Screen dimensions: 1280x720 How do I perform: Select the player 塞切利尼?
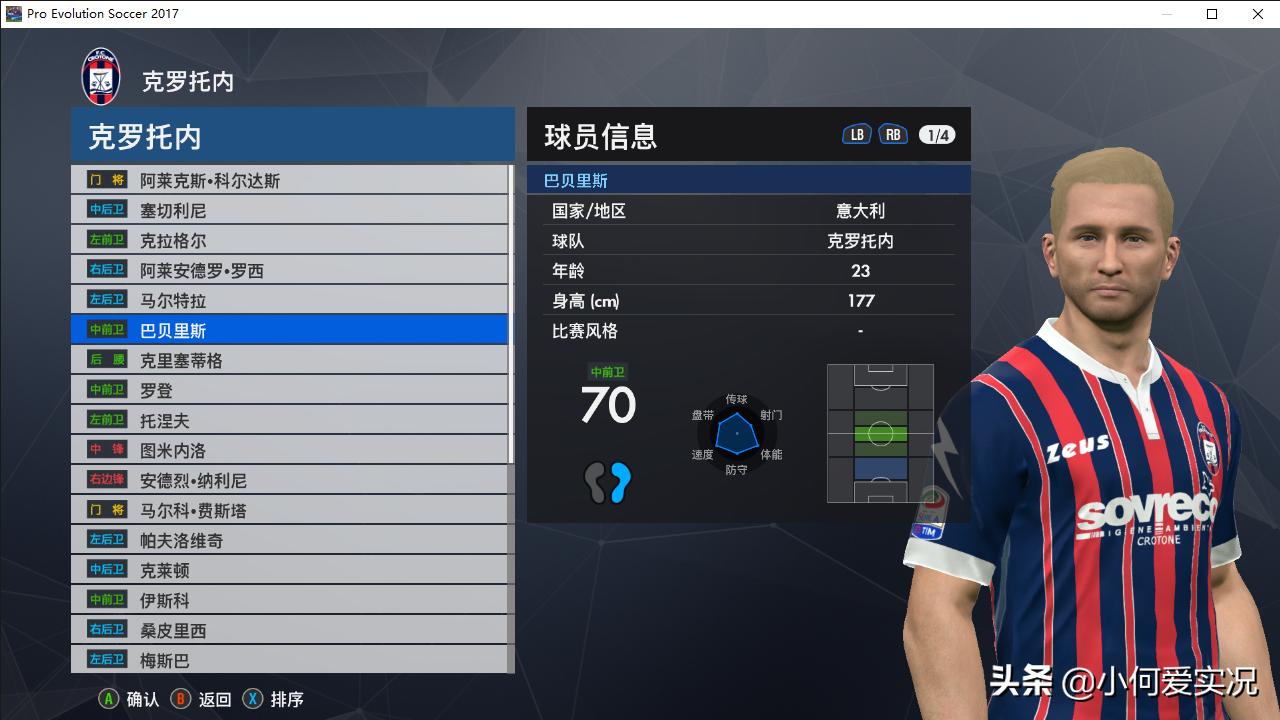[175, 209]
